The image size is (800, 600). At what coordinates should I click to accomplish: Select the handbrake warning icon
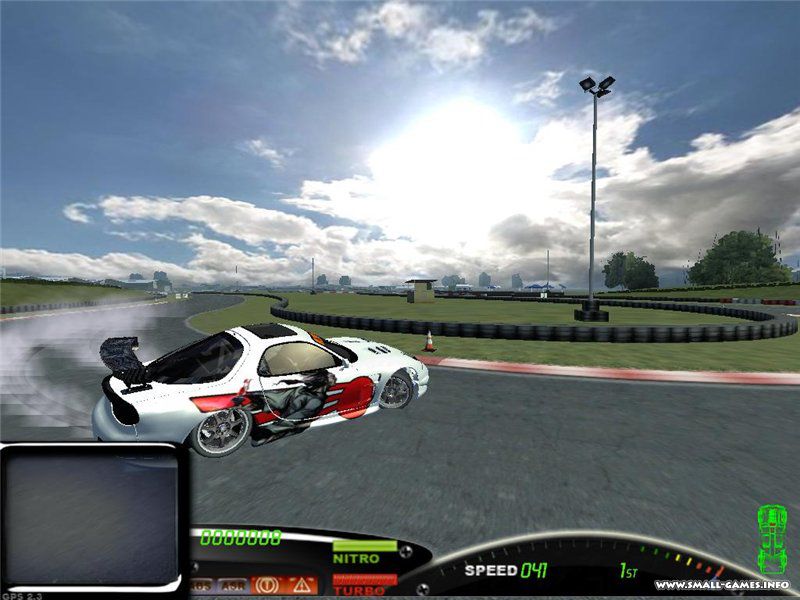pos(267,585)
